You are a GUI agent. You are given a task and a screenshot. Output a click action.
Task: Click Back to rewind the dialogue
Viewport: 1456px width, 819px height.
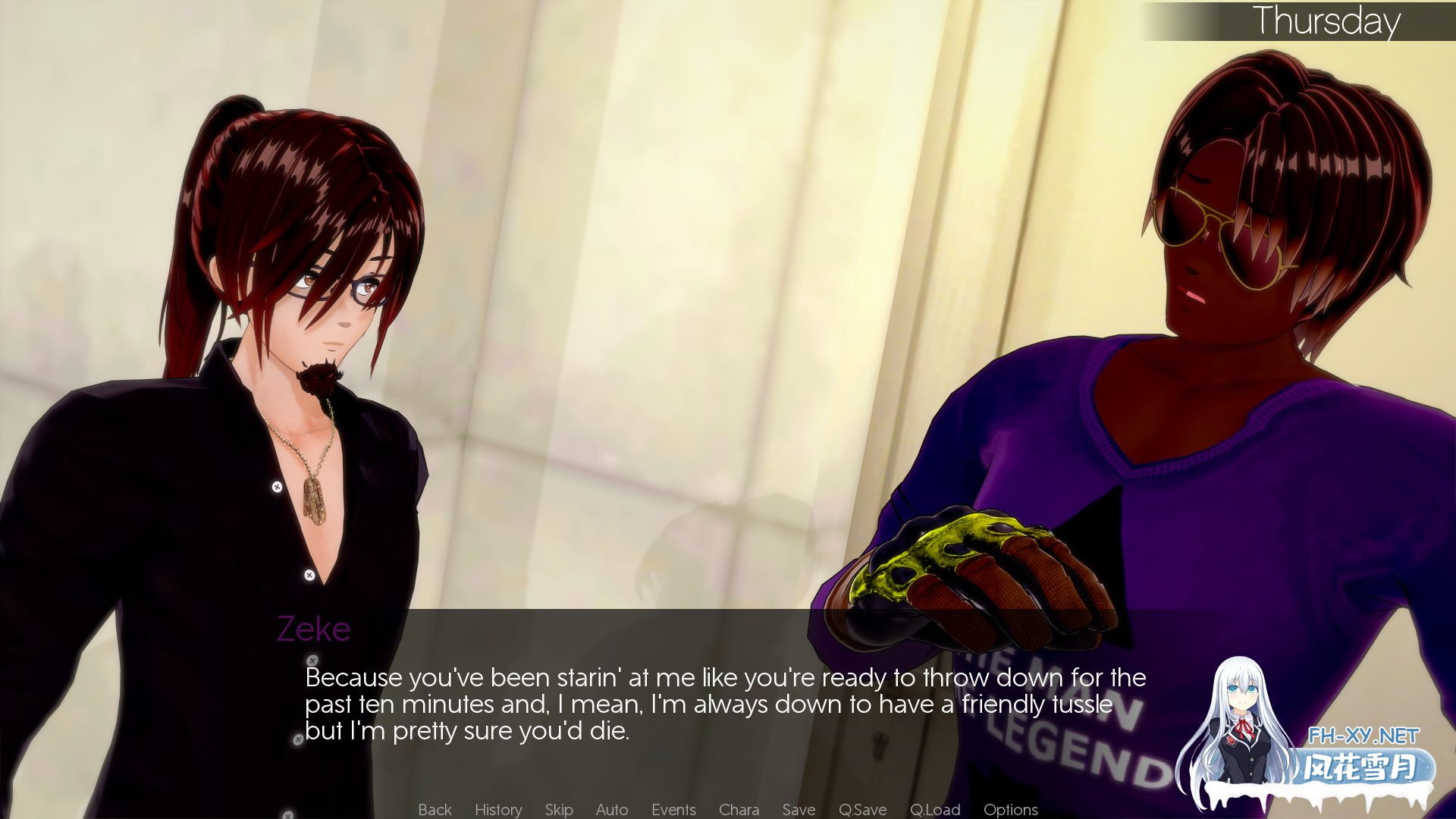tap(434, 809)
